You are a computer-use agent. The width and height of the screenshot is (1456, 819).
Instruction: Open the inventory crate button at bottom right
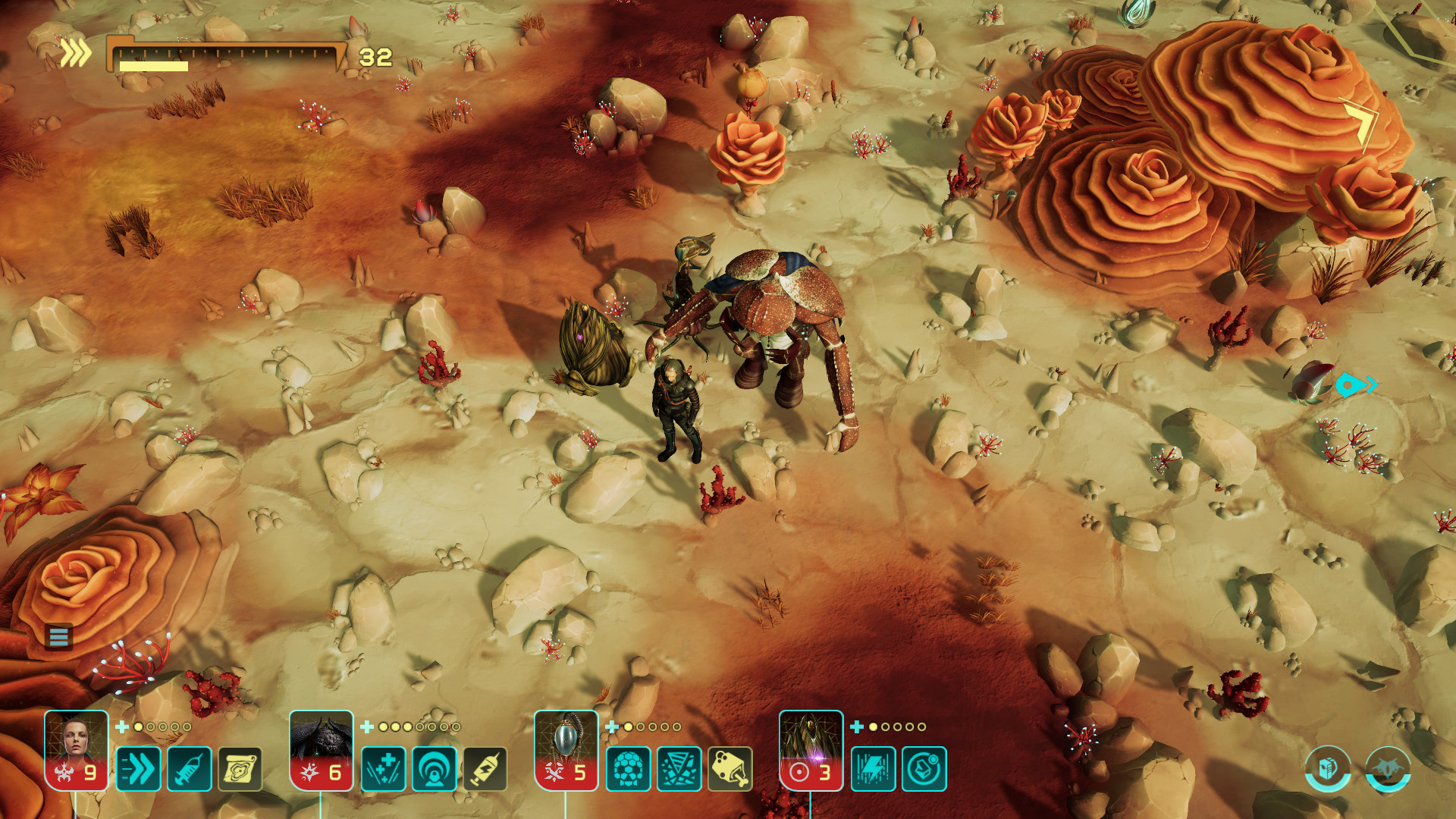point(1326,768)
